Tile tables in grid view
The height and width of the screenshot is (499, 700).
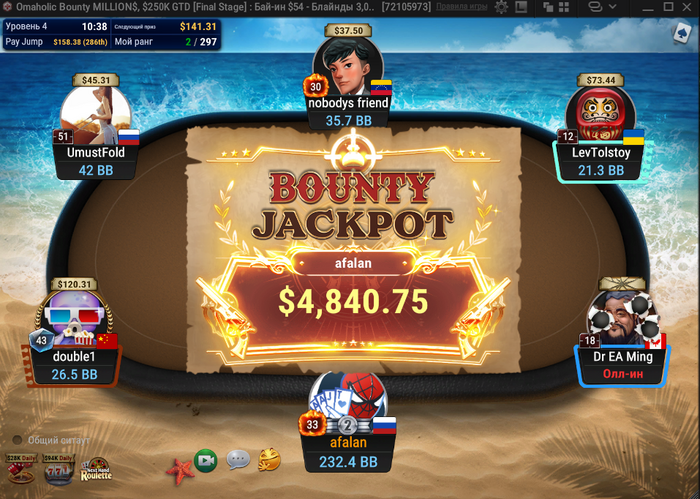[566, 6]
